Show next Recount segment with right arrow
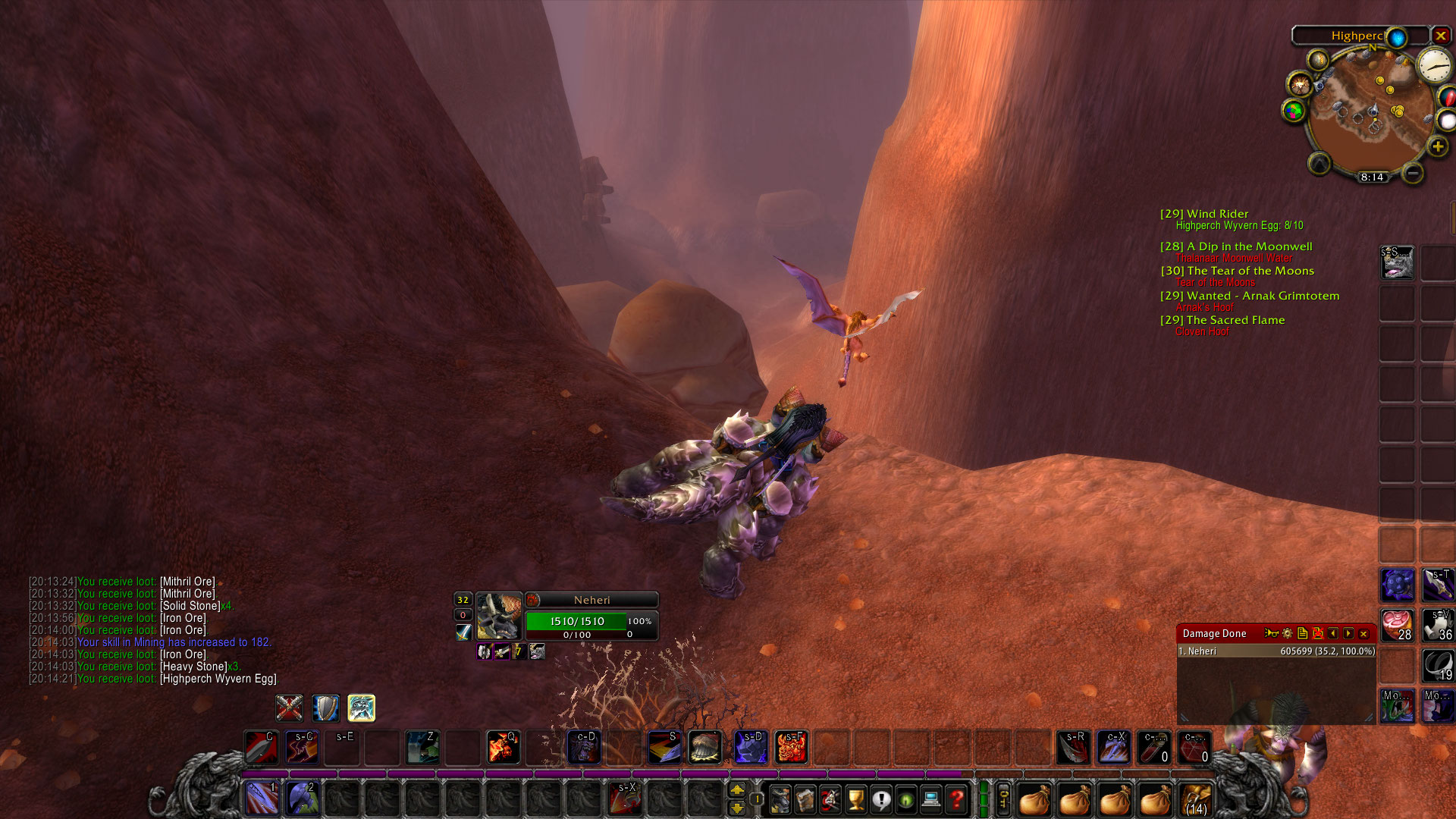The width and height of the screenshot is (1456, 819). [1348, 634]
